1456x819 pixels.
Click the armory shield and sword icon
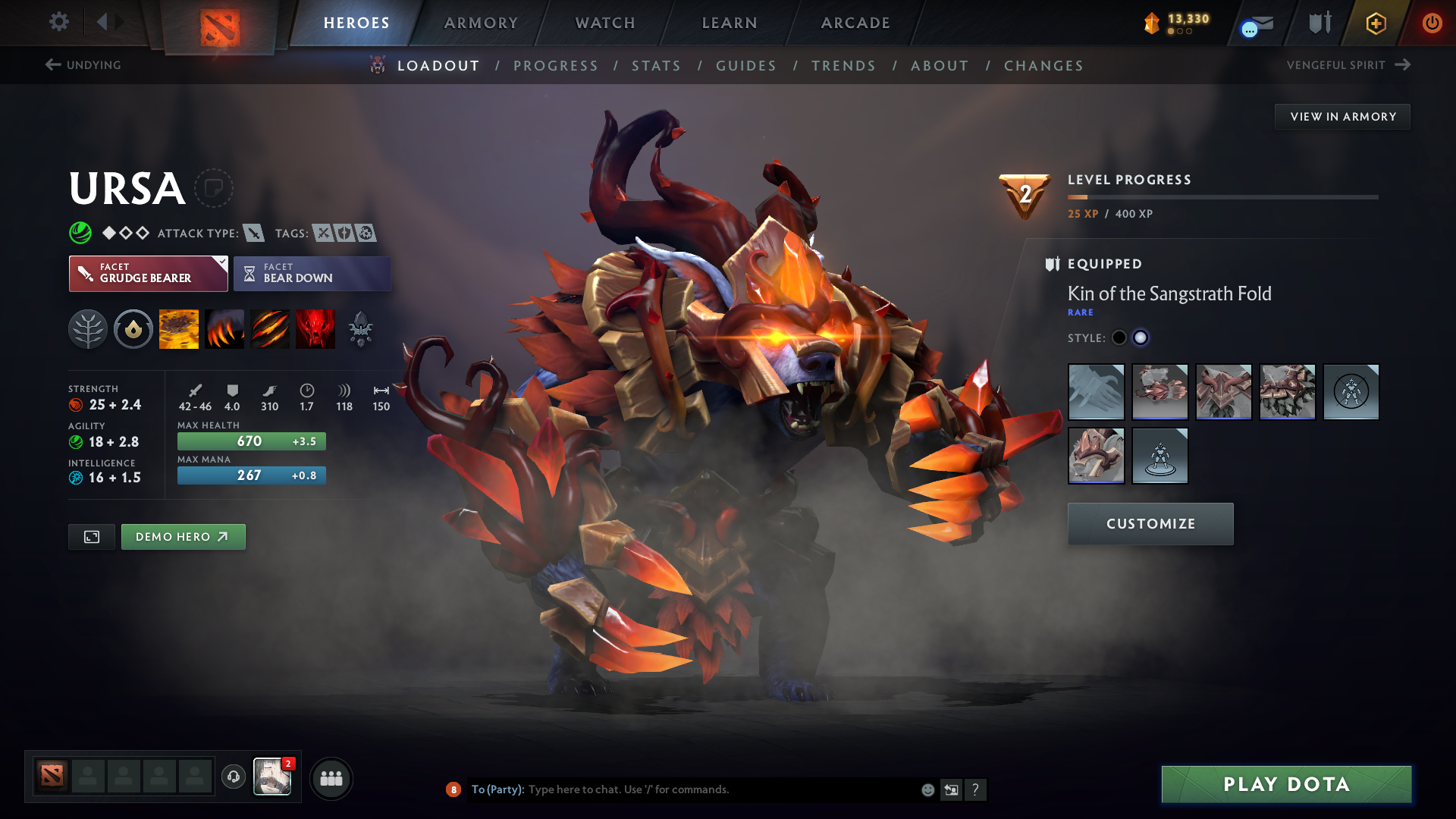[1318, 23]
